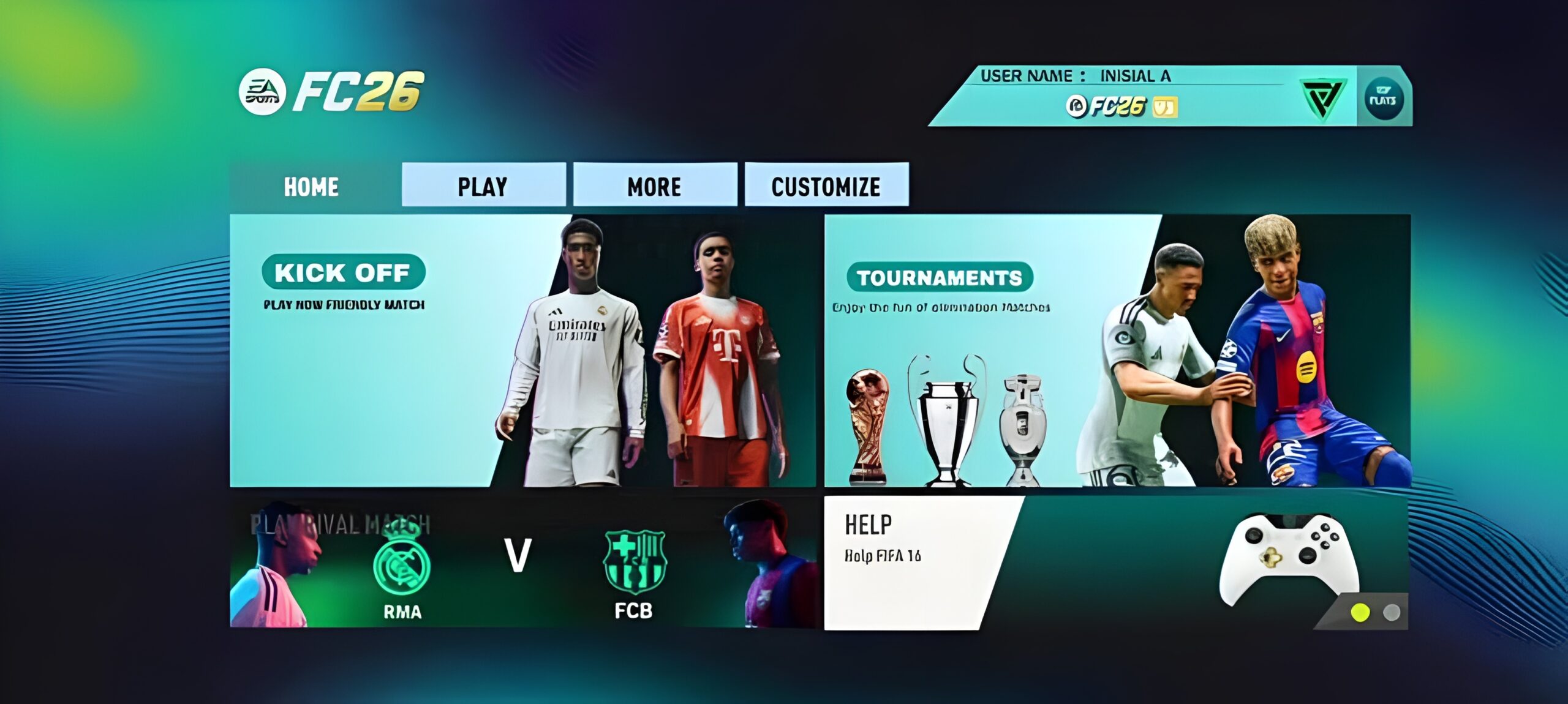Open the Tournaments tile
Viewport: 1568px width, 704px height.
[939, 279]
